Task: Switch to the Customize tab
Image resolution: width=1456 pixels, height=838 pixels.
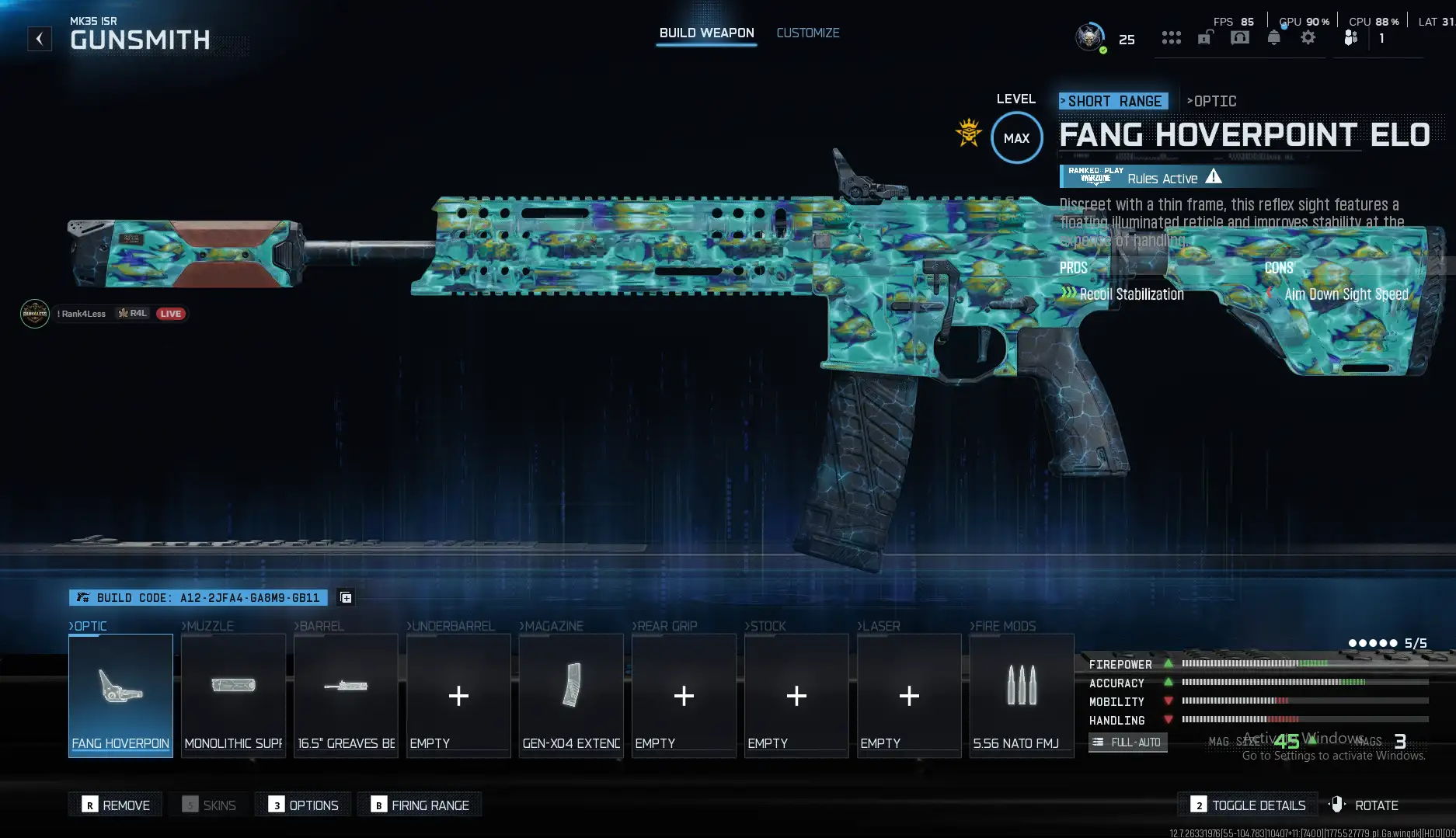Action: (x=807, y=33)
